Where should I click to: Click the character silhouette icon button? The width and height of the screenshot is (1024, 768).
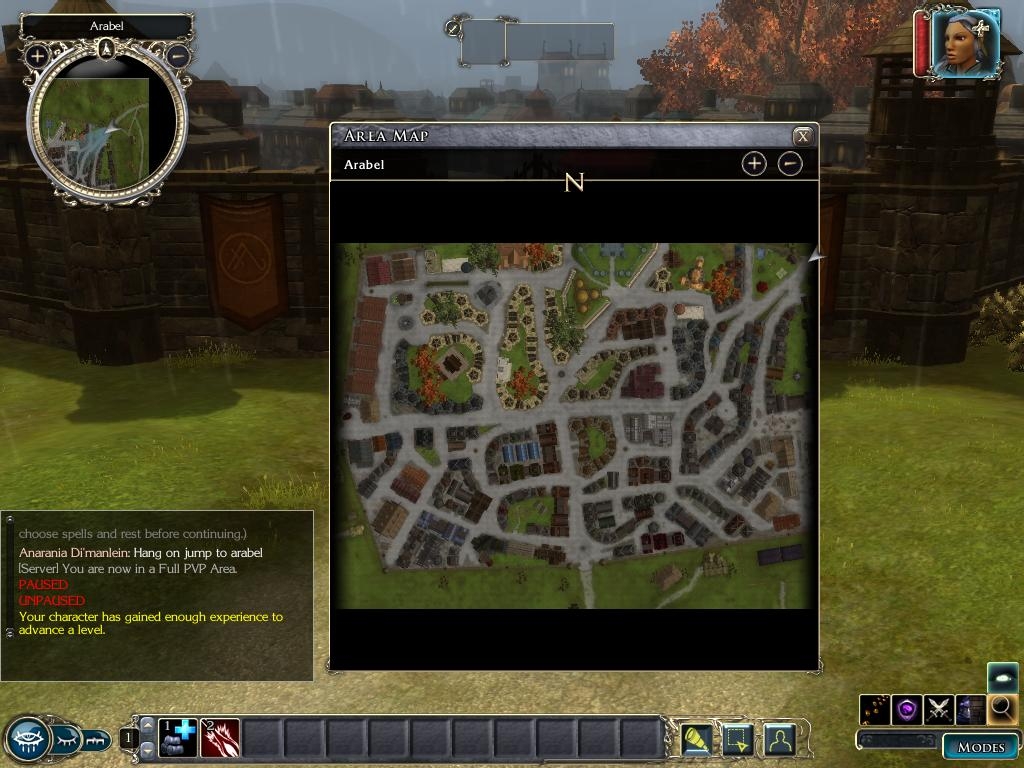point(778,739)
